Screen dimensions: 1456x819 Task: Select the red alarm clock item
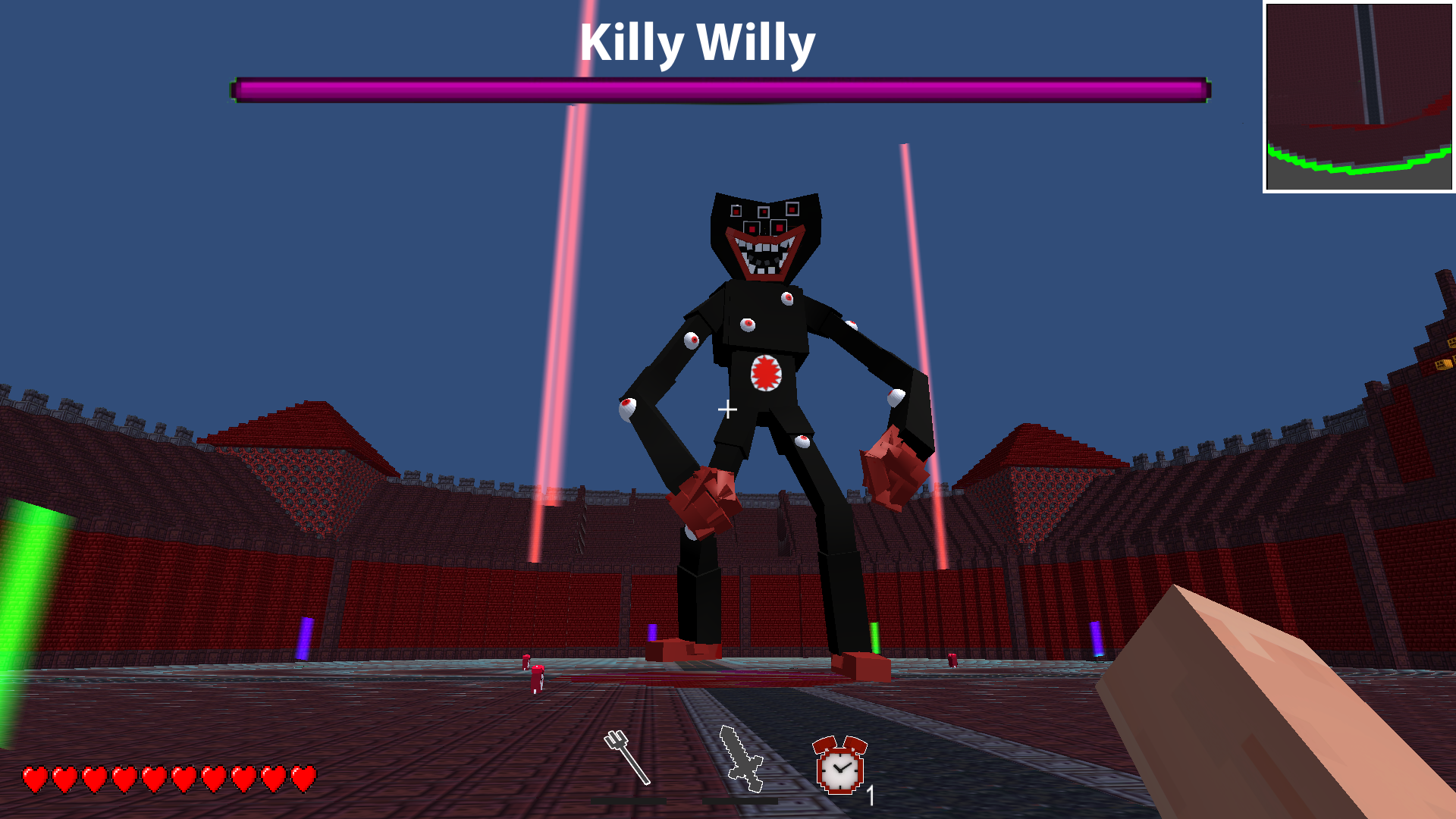point(838,770)
